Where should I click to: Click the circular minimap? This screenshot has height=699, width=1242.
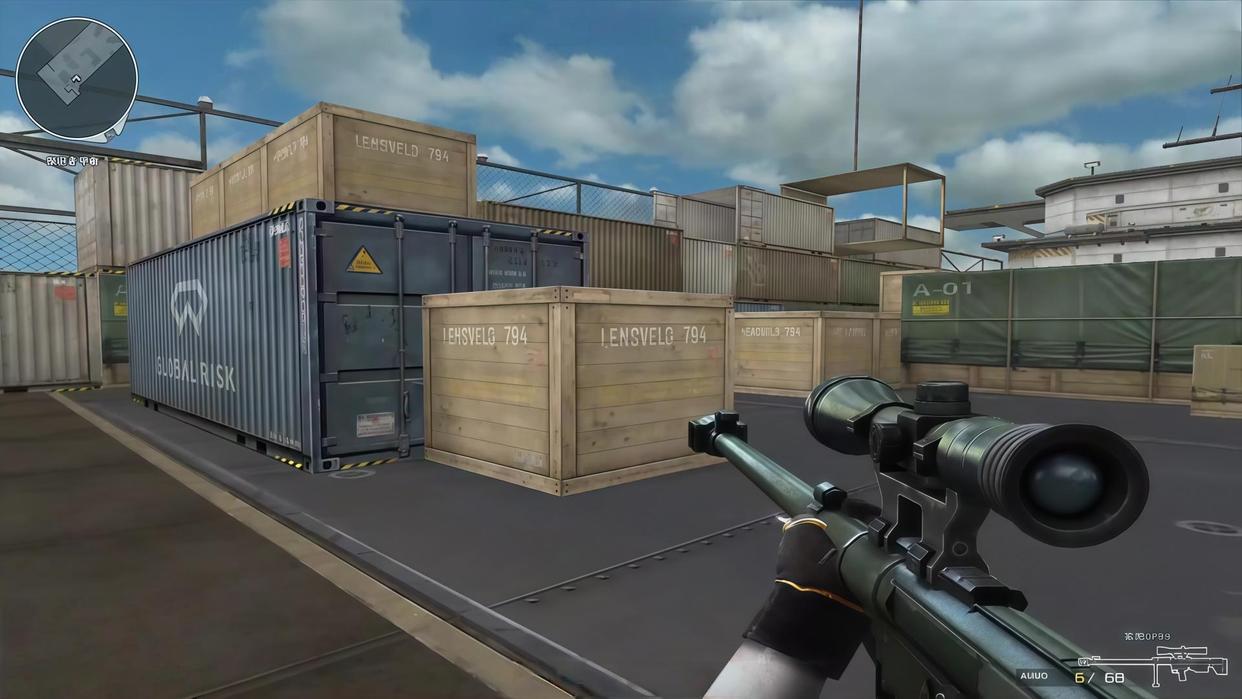(77, 78)
